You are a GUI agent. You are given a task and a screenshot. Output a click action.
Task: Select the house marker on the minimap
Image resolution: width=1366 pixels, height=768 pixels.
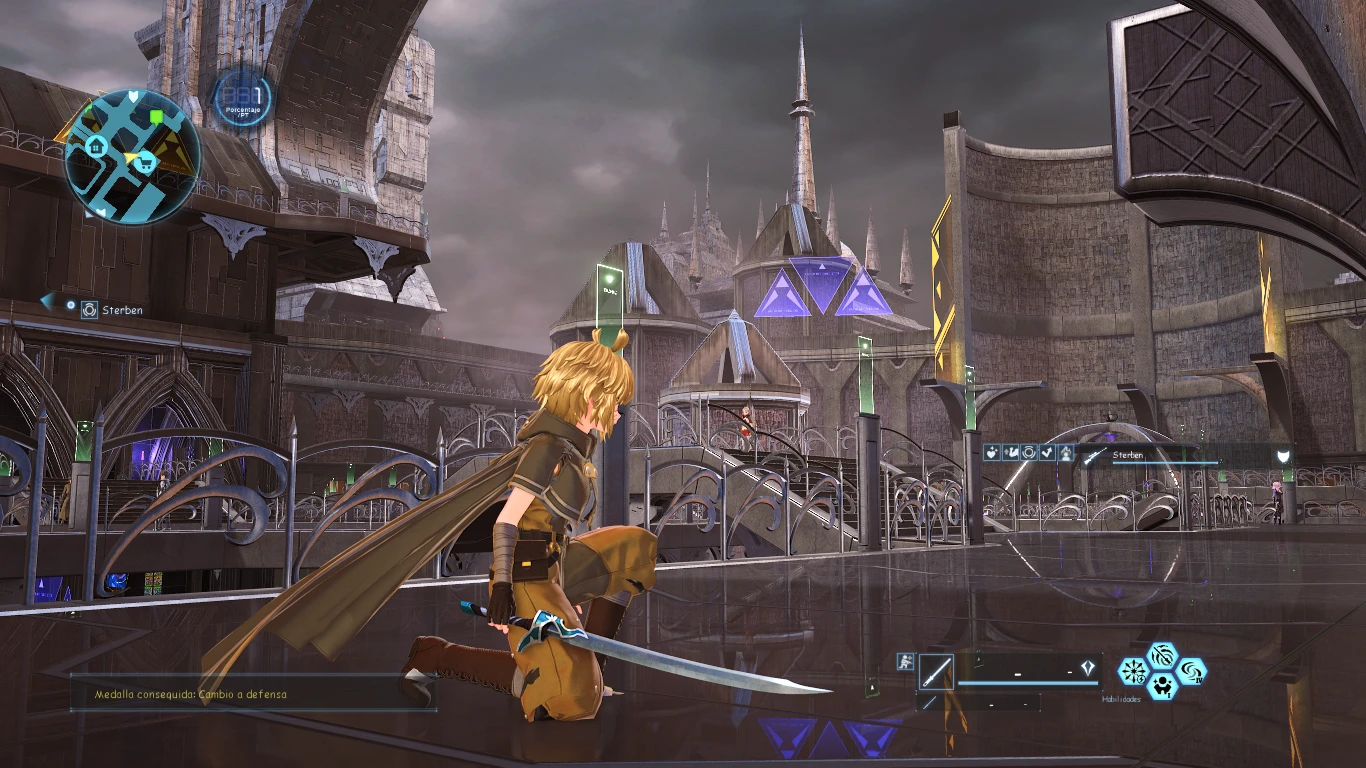coord(97,146)
